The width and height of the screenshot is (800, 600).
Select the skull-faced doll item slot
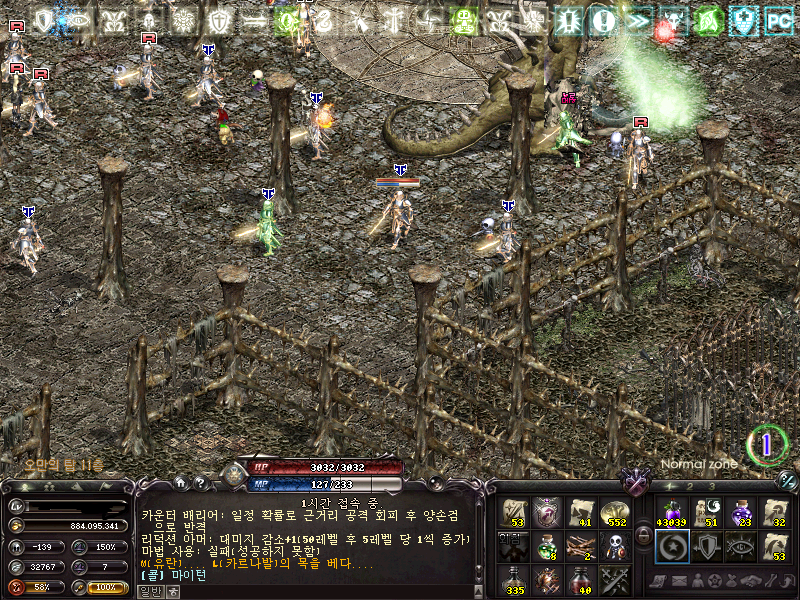click(614, 545)
